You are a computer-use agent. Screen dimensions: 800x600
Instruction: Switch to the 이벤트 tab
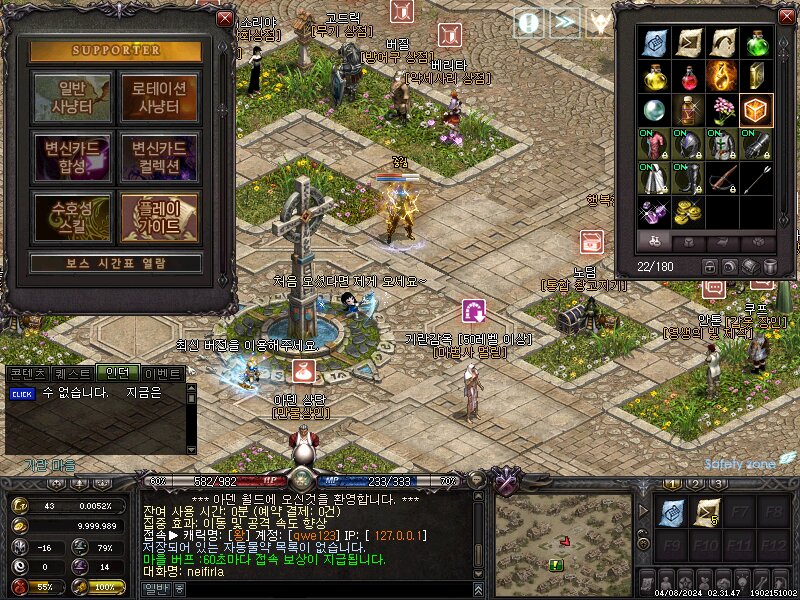click(162, 373)
